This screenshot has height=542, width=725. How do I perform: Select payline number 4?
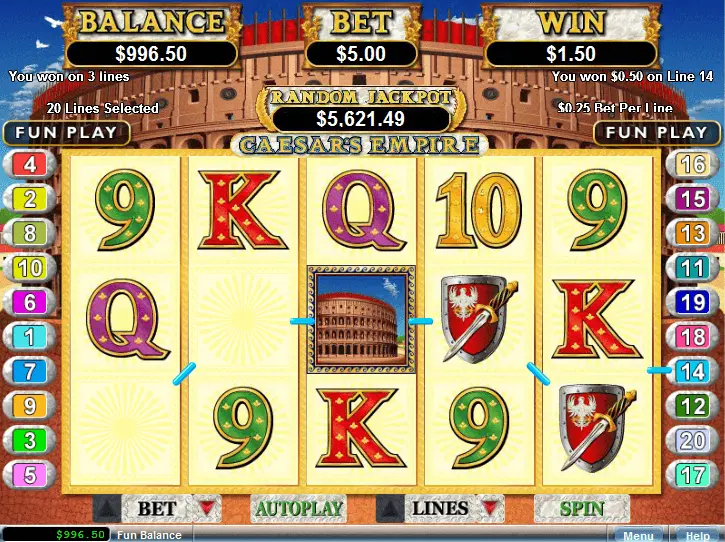tap(30, 164)
